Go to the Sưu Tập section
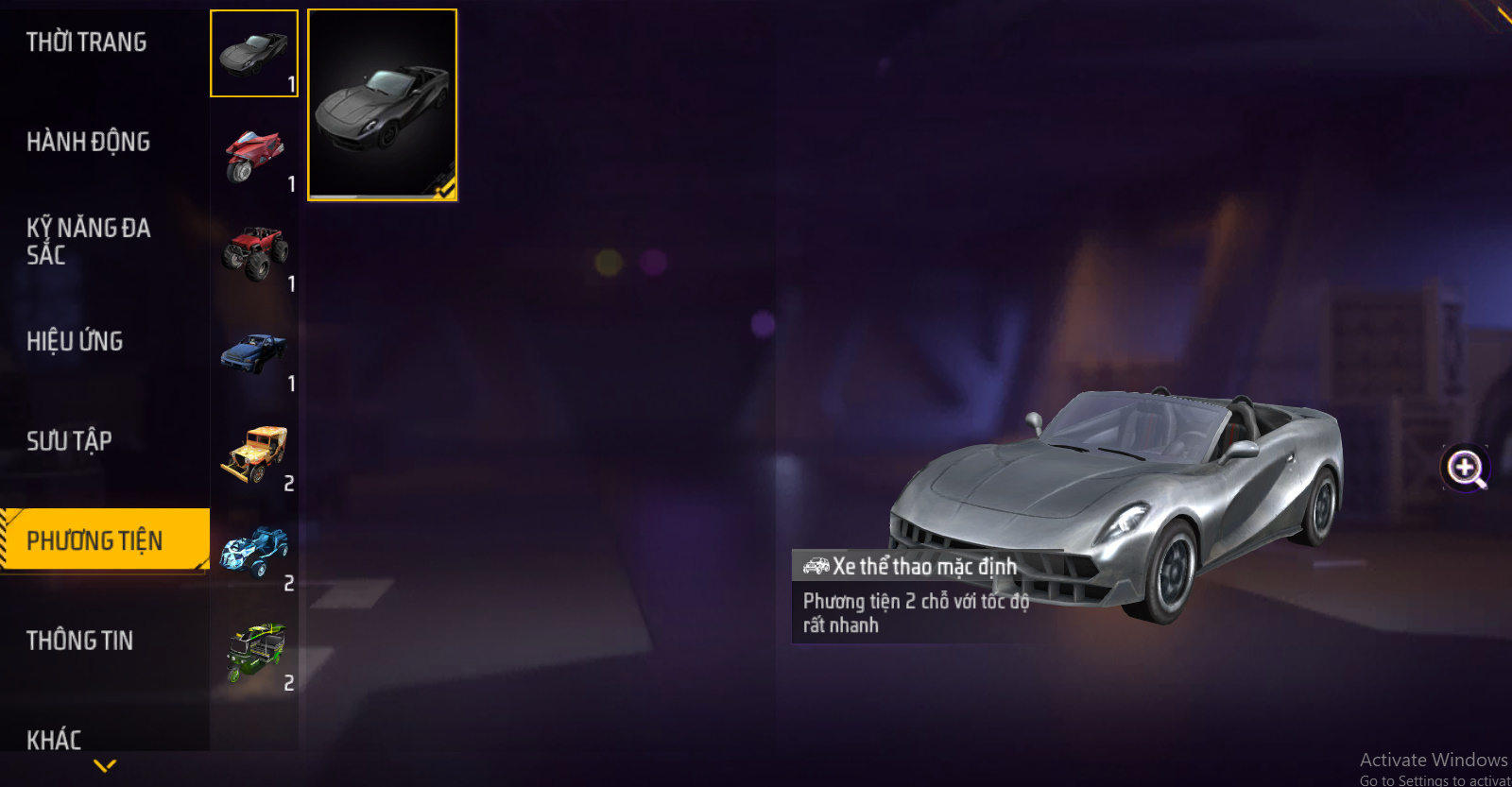The width and height of the screenshot is (1512, 787). 70,441
